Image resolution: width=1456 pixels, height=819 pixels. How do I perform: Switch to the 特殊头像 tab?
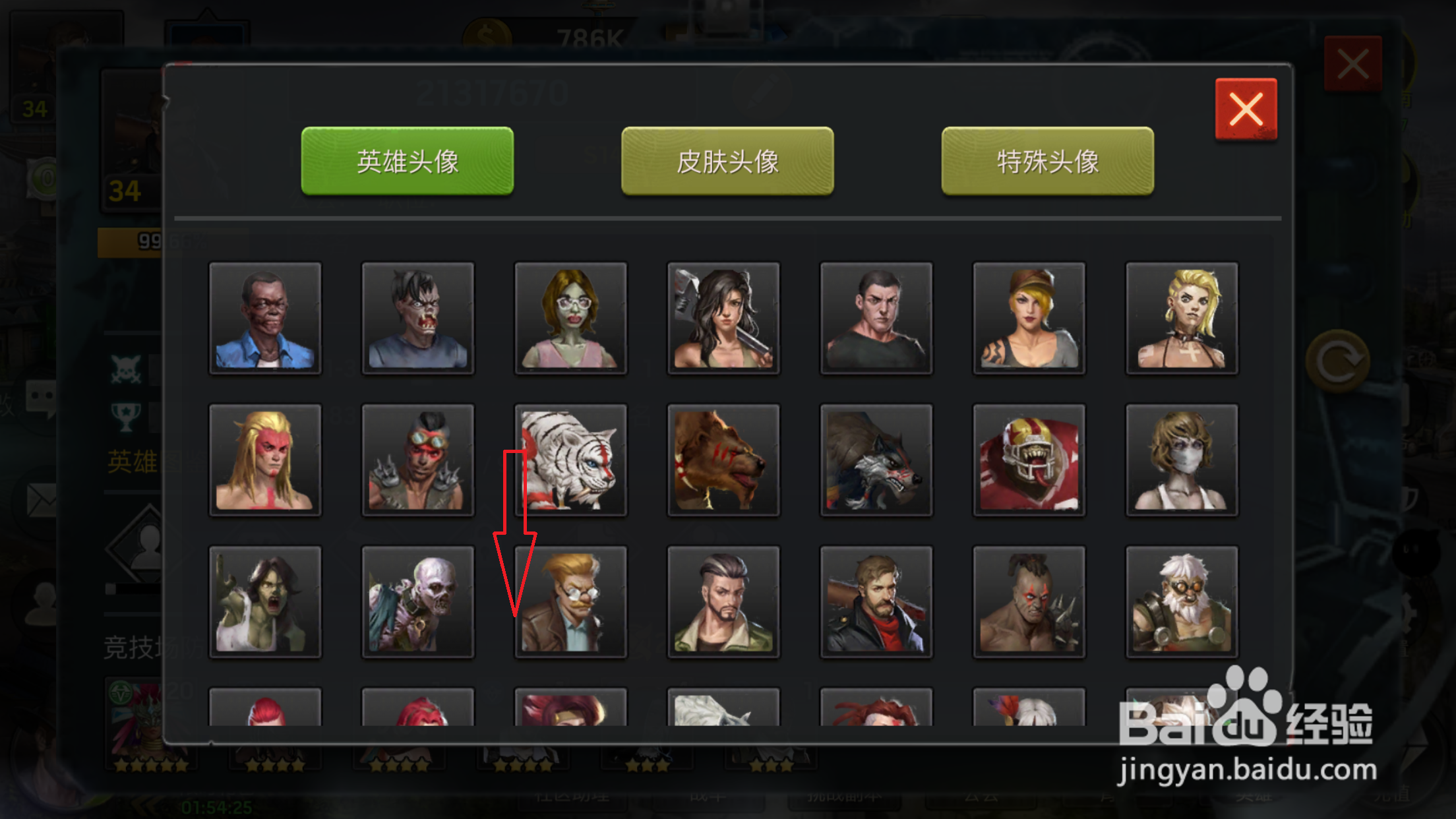[1046, 160]
